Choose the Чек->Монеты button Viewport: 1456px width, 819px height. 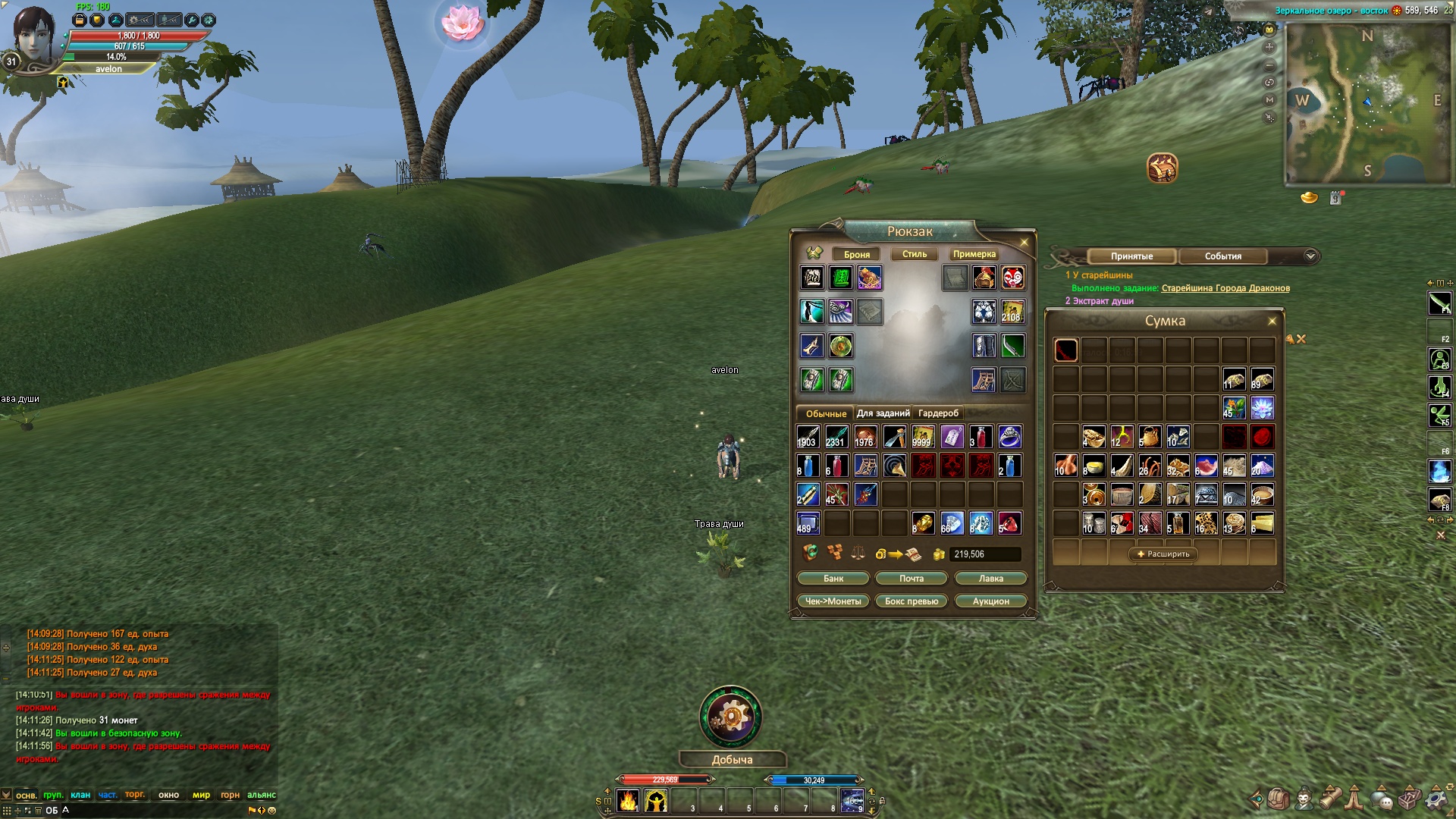click(x=833, y=601)
